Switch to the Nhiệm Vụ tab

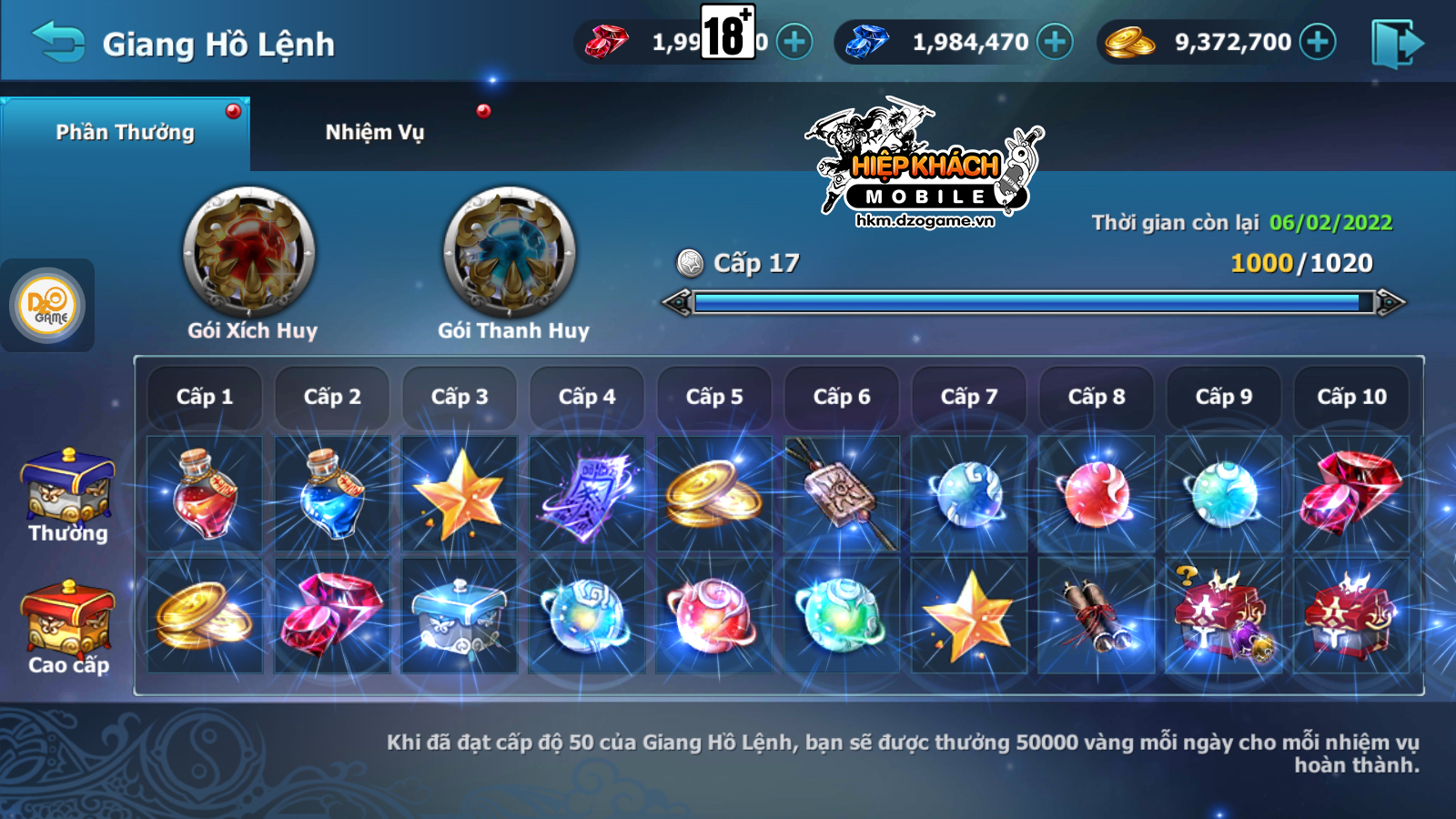click(x=375, y=133)
